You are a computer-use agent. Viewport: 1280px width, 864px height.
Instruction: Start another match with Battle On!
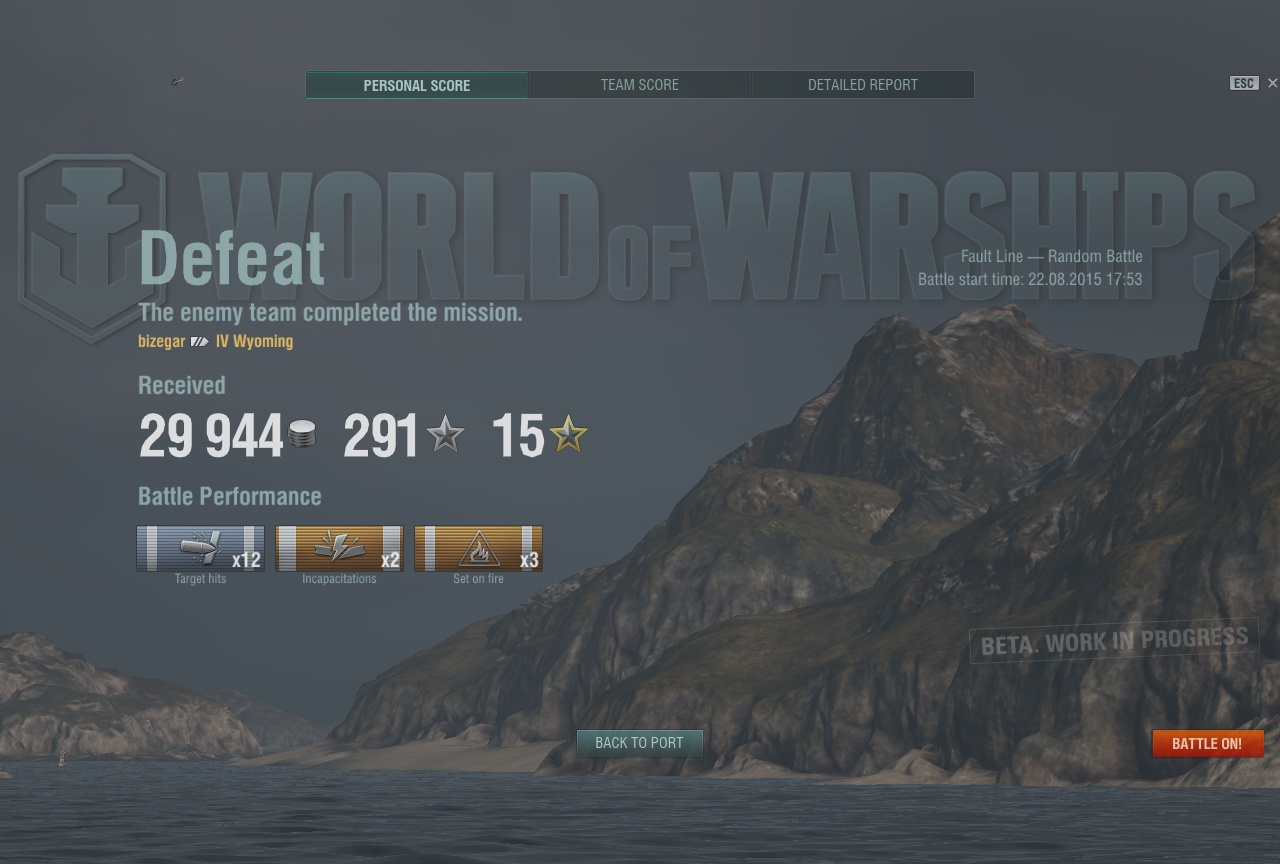point(1207,744)
